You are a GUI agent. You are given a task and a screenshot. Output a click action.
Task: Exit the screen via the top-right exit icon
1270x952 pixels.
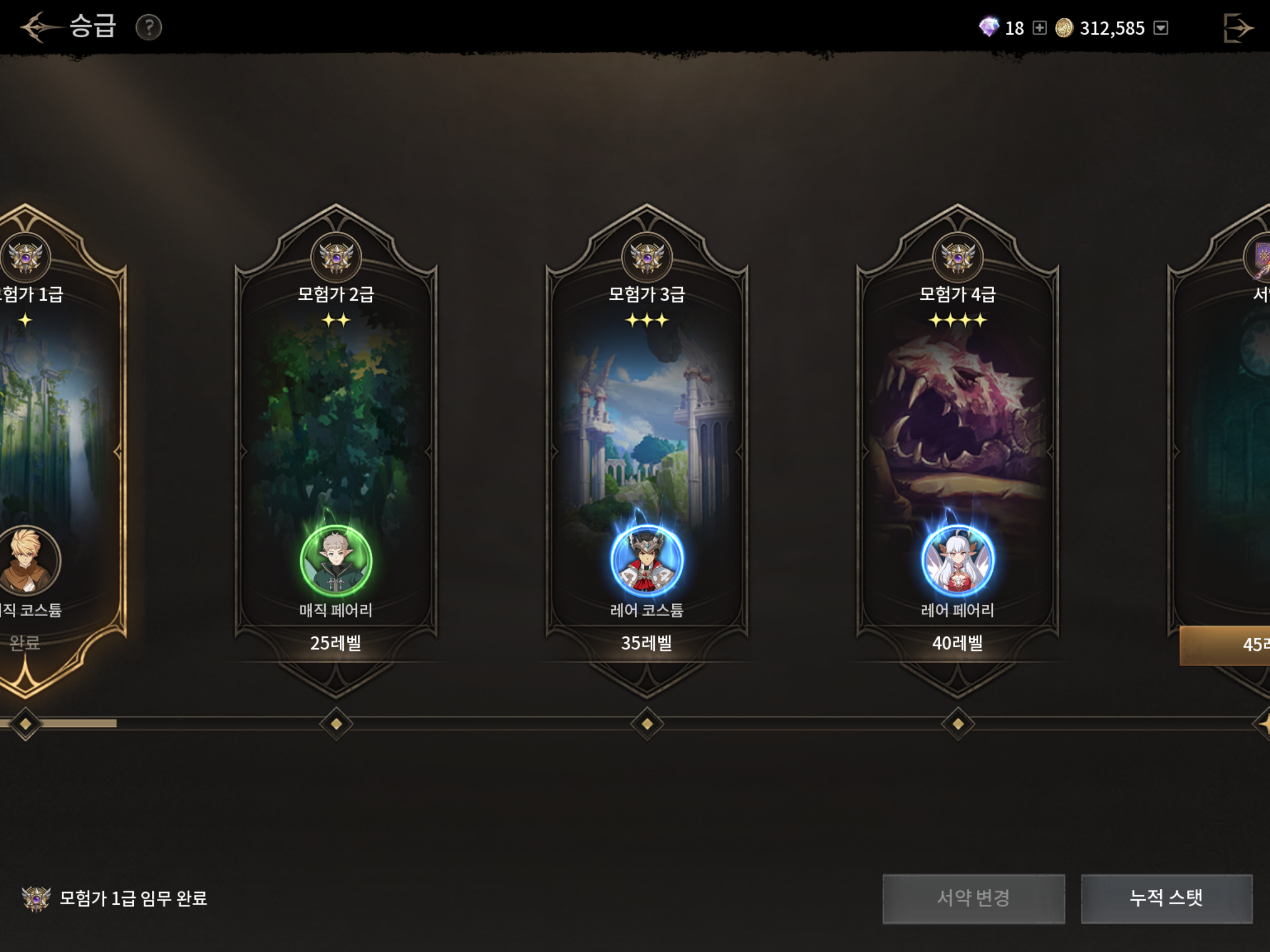[1238, 28]
